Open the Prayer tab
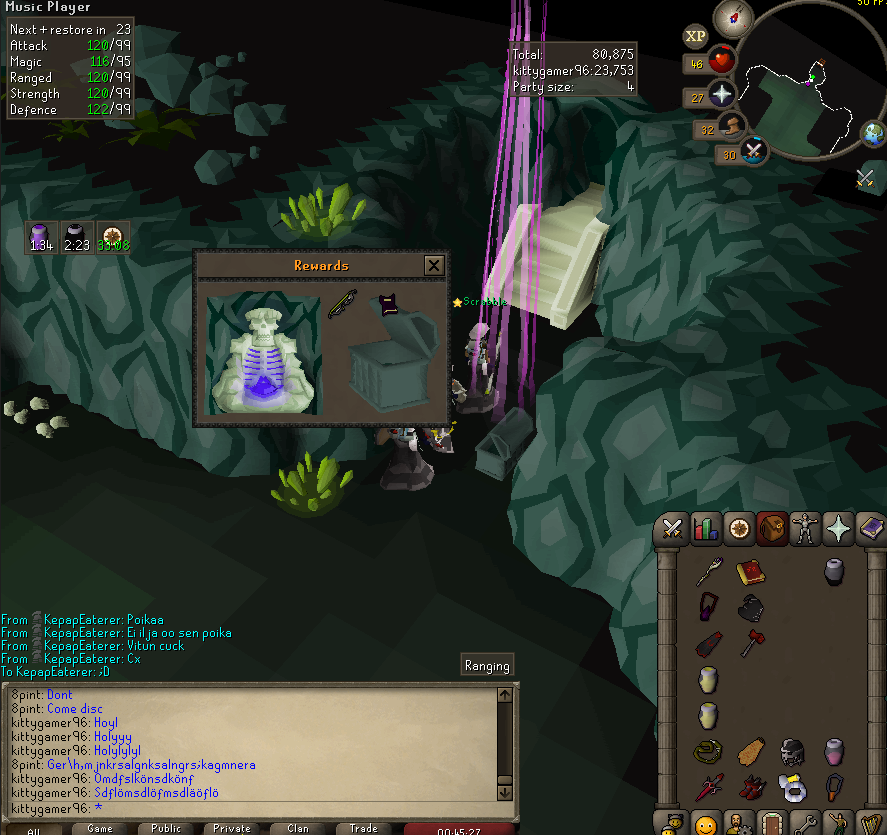 click(838, 528)
